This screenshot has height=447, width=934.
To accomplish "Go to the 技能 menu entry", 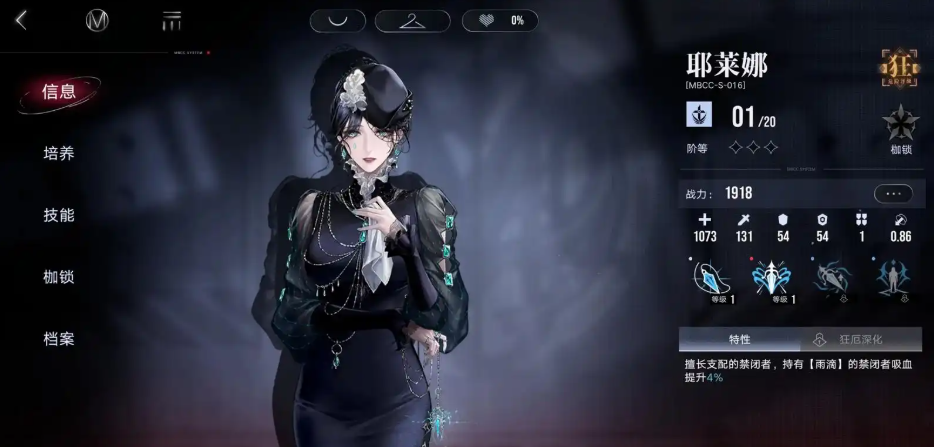I will 59,215.
